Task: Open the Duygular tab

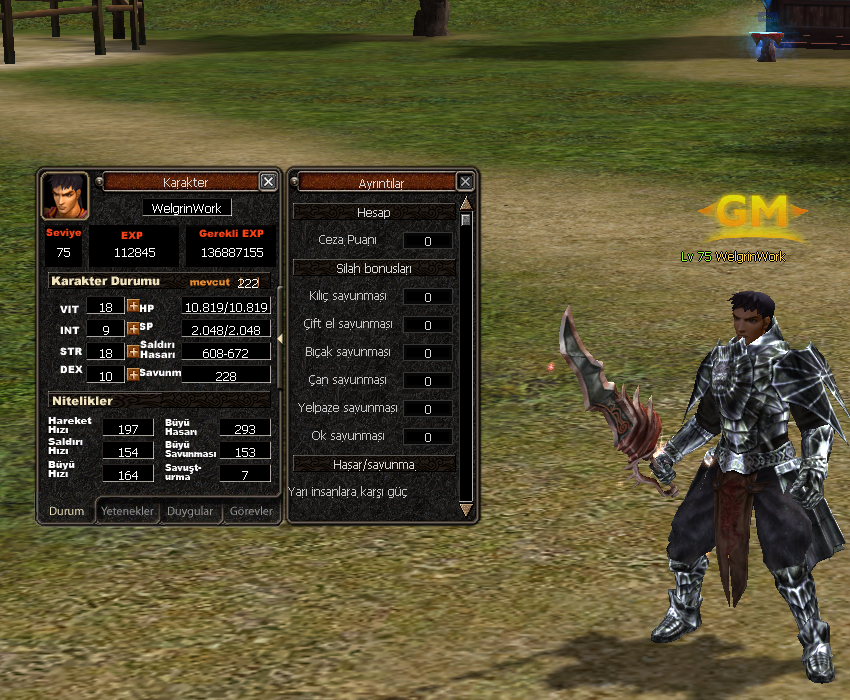Action: coord(190,511)
